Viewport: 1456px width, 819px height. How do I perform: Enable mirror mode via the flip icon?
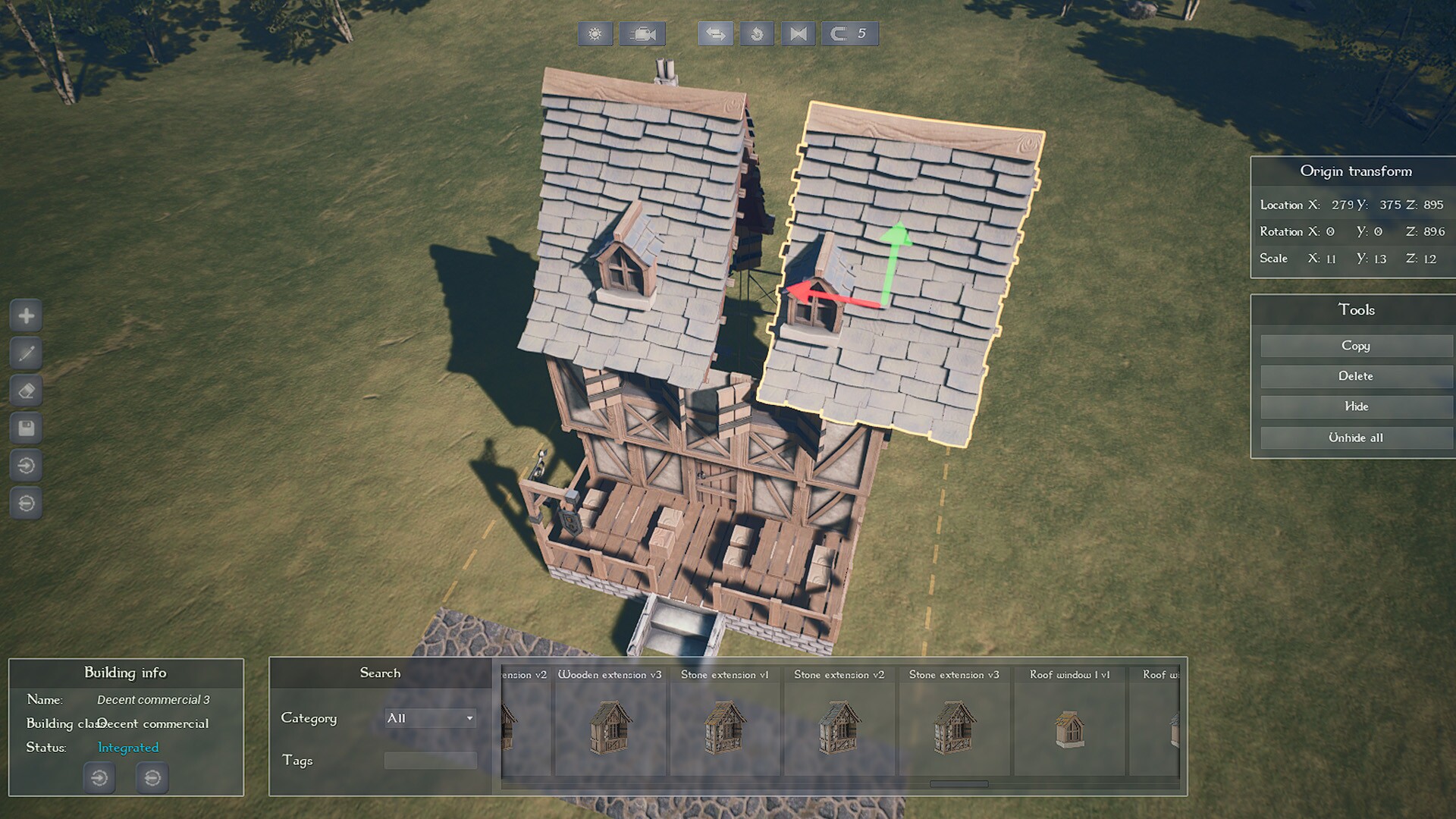click(x=797, y=33)
